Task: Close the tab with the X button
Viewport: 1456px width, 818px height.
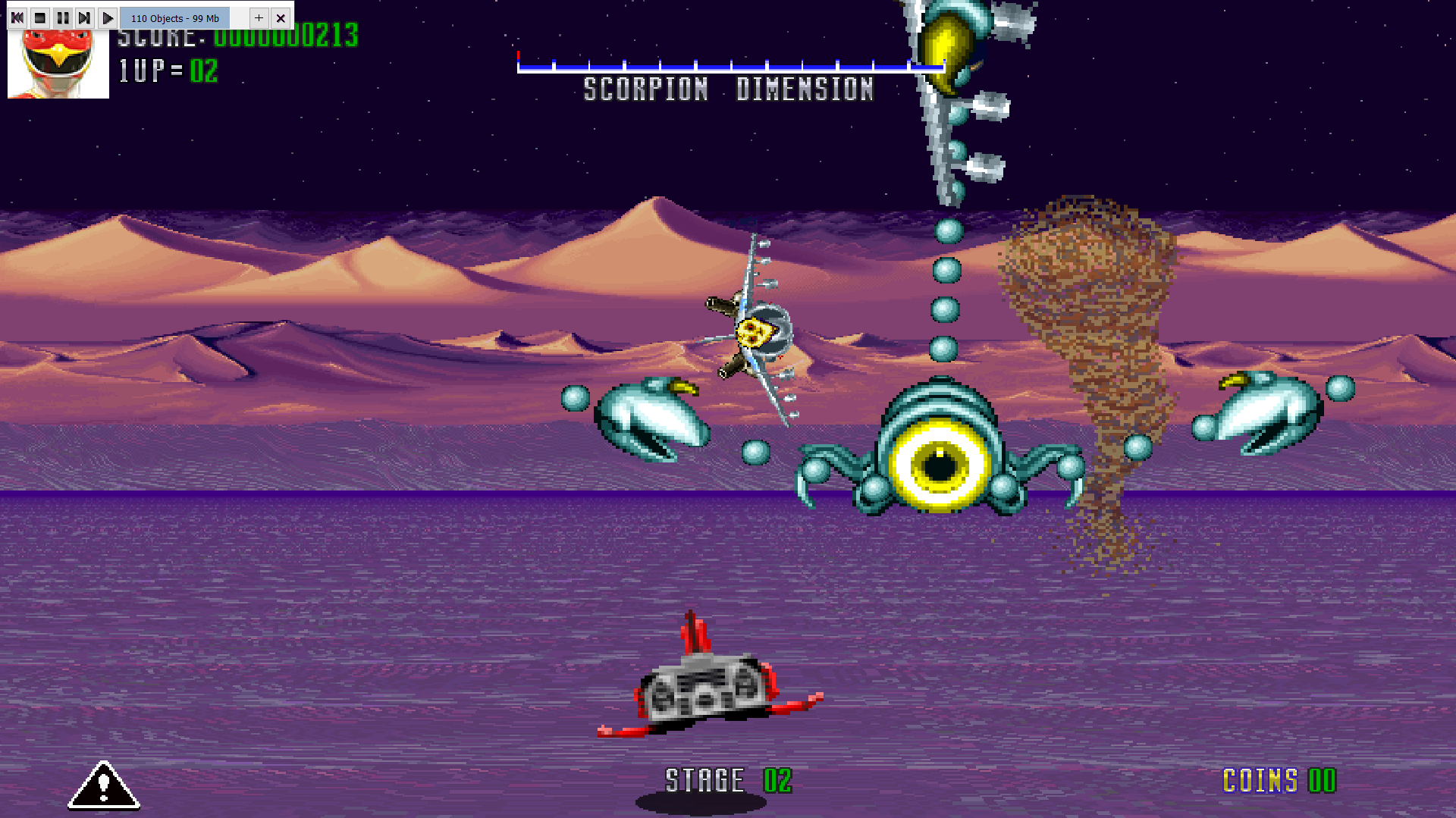Action: pyautogui.click(x=281, y=17)
